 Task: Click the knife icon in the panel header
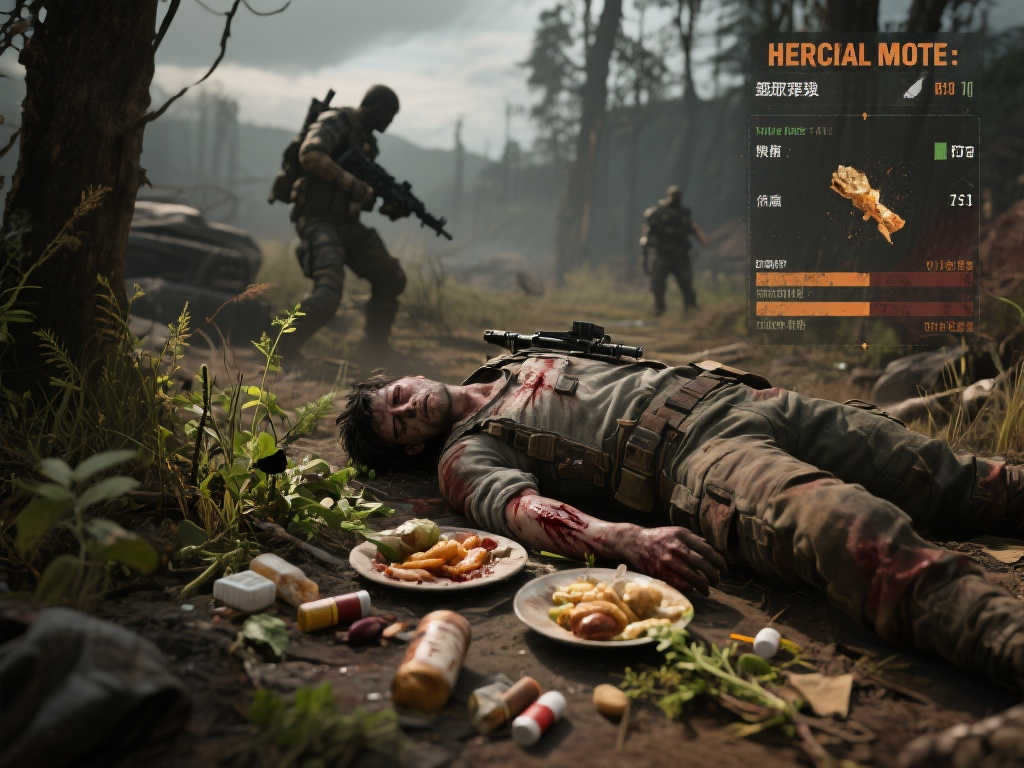(x=914, y=88)
